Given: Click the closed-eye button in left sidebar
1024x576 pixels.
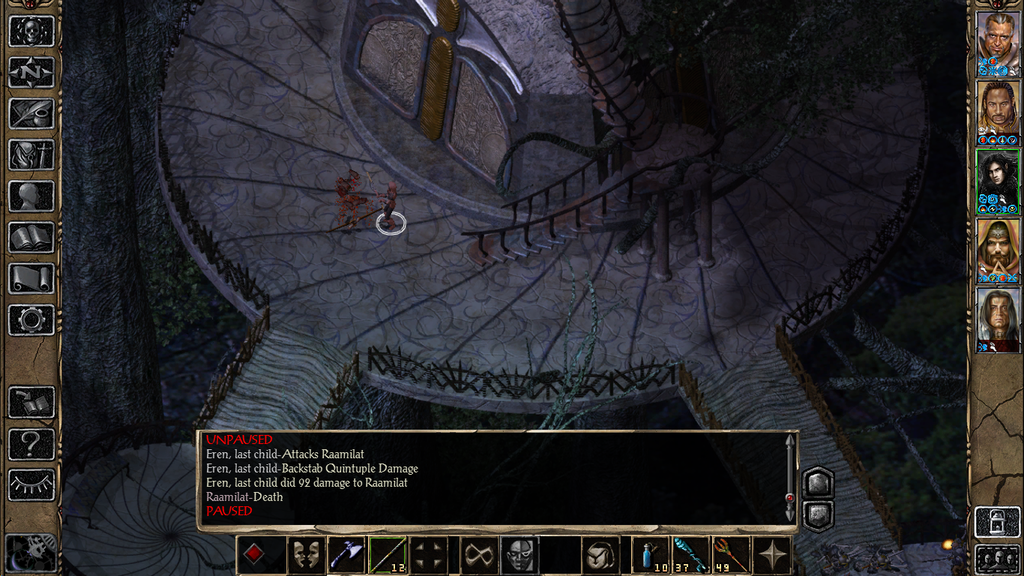Looking at the screenshot, I should coord(31,484).
